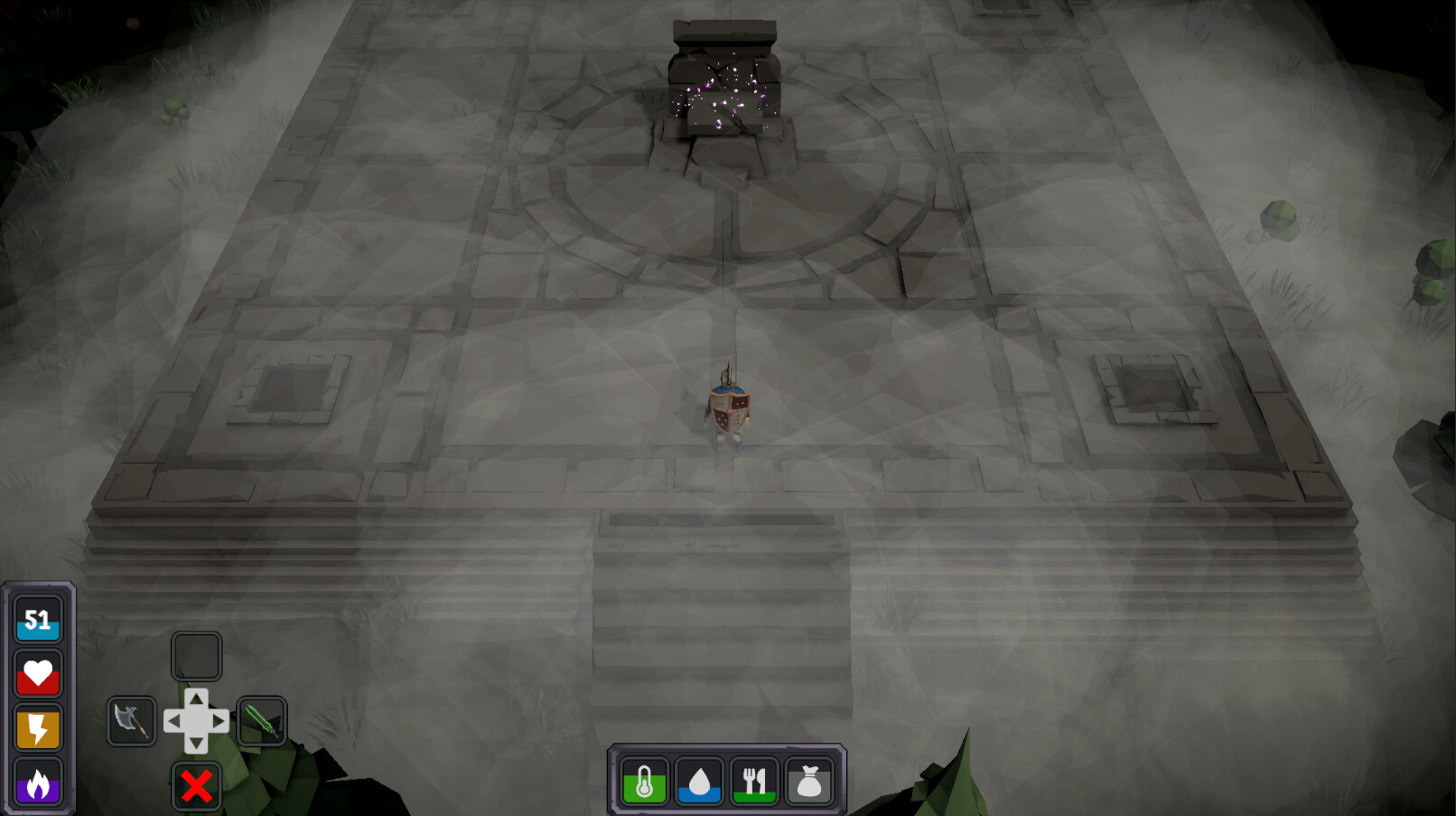Click the empty action slot above the d-pad
The width and height of the screenshot is (1456, 816).
click(x=196, y=656)
